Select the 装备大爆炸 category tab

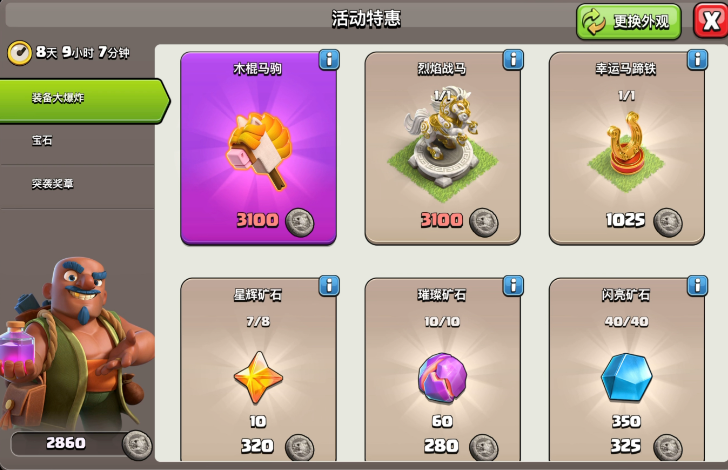78,99
